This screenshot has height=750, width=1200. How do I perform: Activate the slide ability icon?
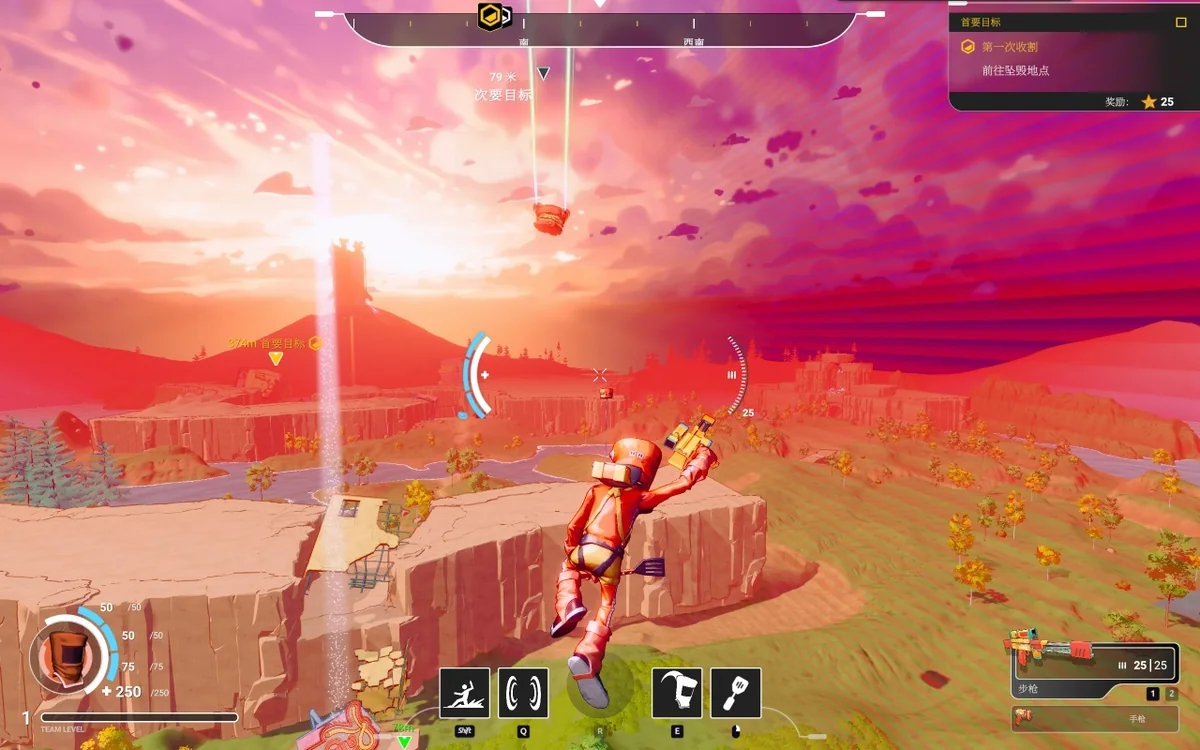[465, 693]
